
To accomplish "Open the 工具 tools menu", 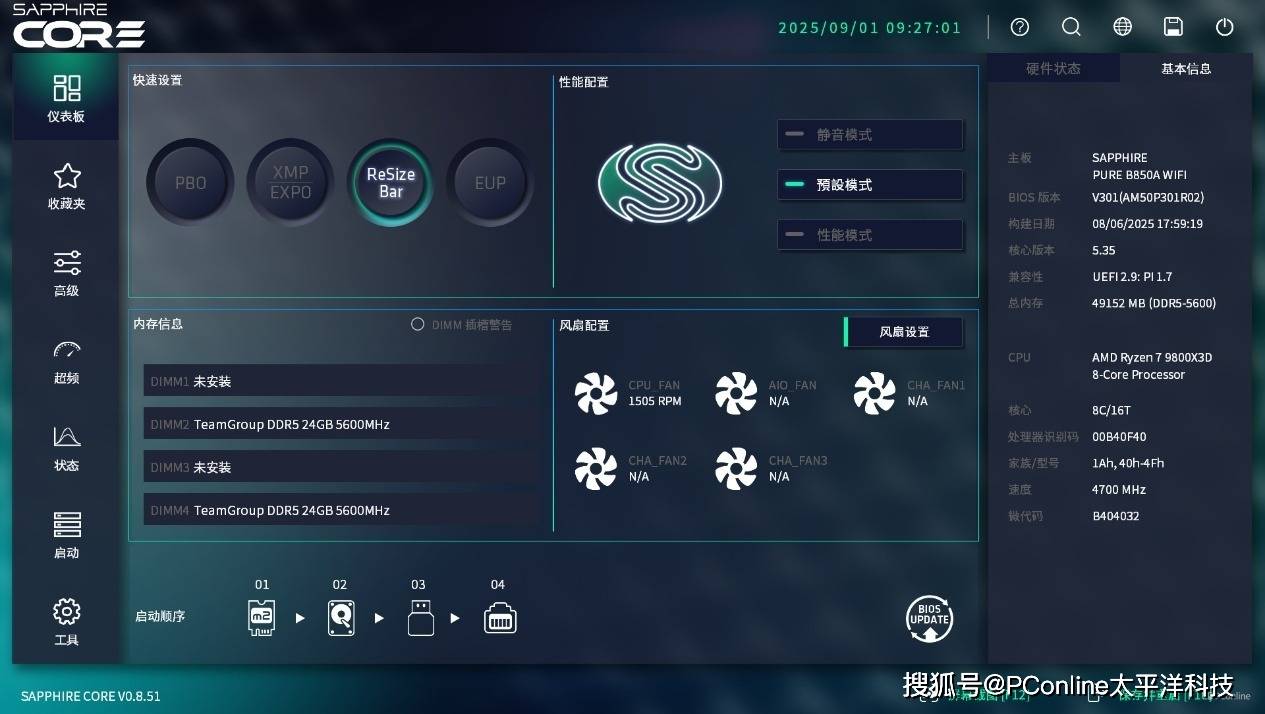I will 66,622.
